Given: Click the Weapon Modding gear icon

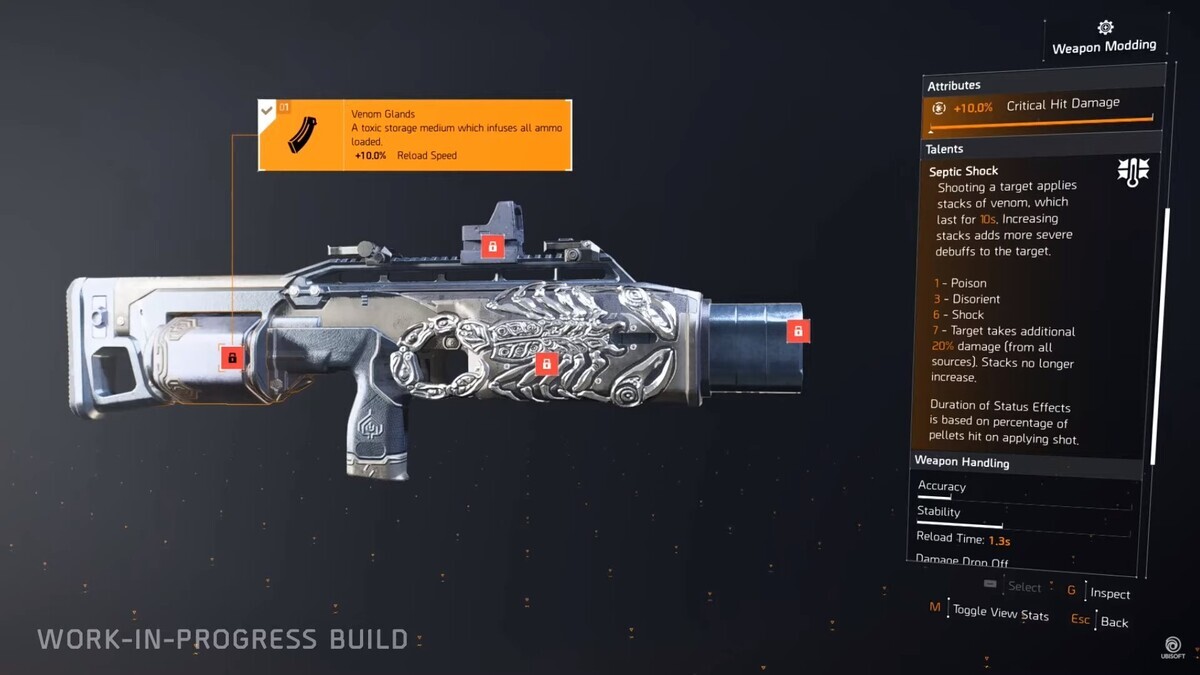Looking at the screenshot, I should 1105,27.
